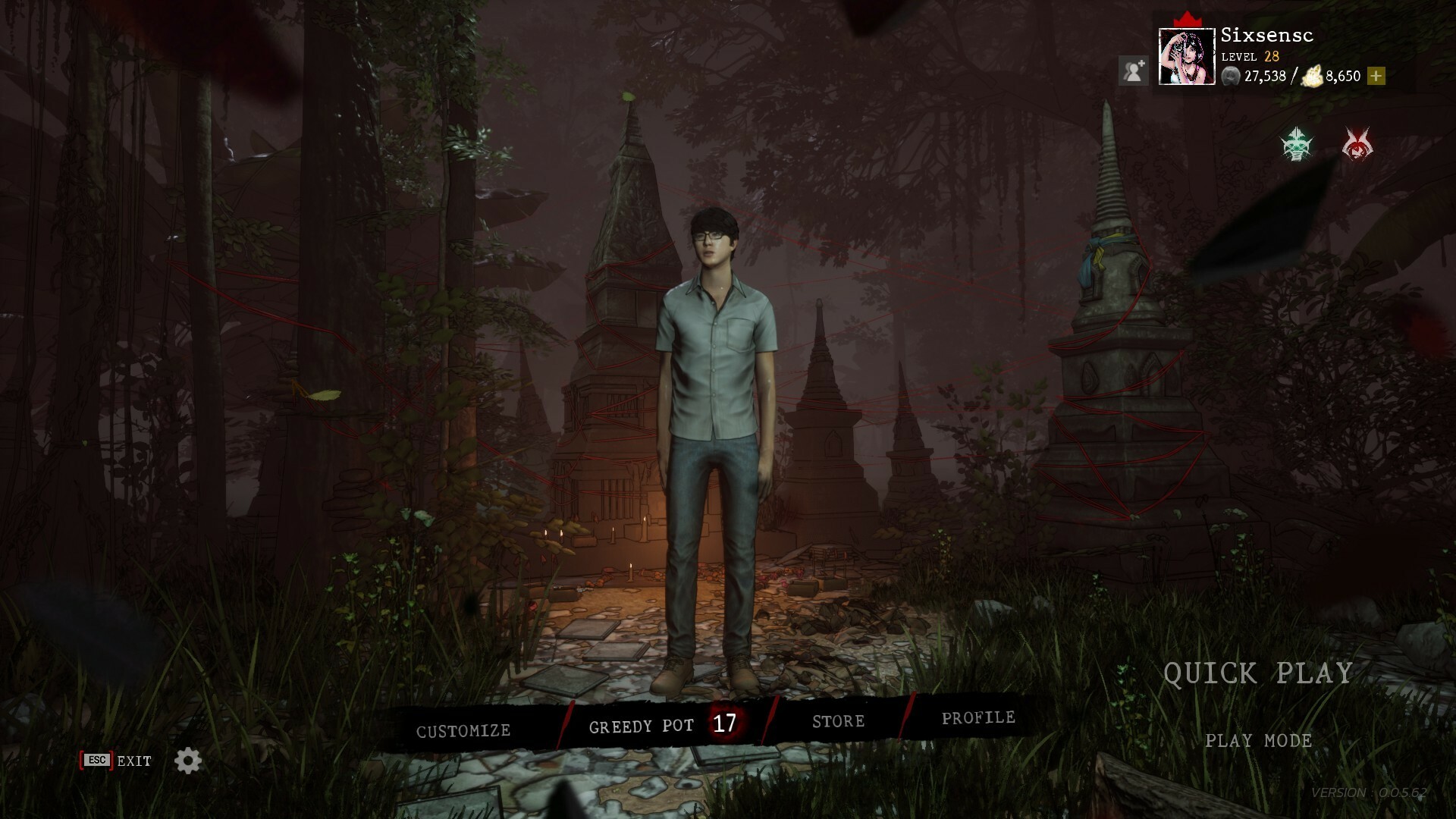The image size is (1456, 819).
Task: Open the Store menu
Action: point(838,720)
